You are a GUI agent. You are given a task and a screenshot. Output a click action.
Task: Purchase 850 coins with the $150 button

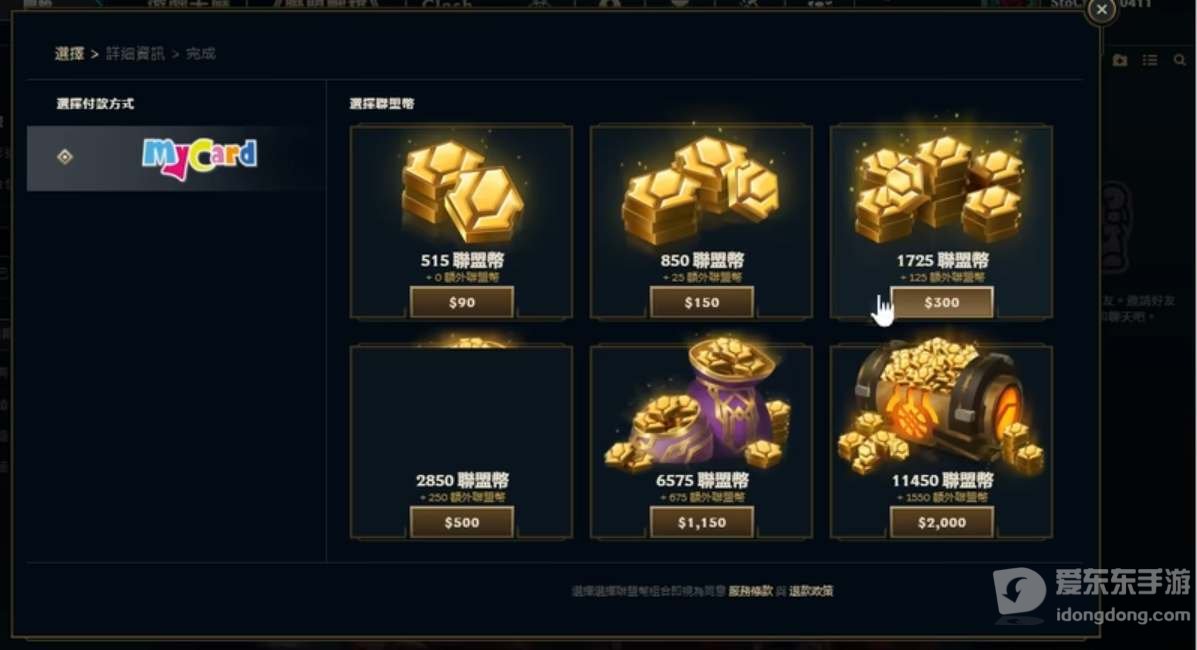tap(701, 302)
